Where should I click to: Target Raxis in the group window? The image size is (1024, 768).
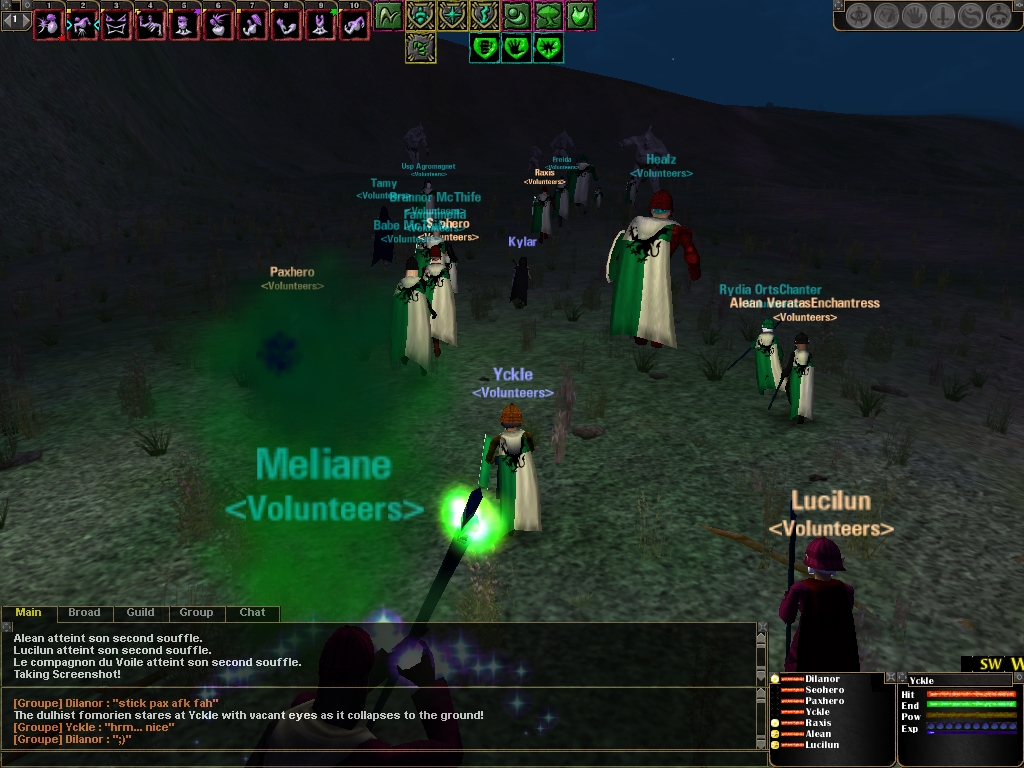click(x=818, y=723)
